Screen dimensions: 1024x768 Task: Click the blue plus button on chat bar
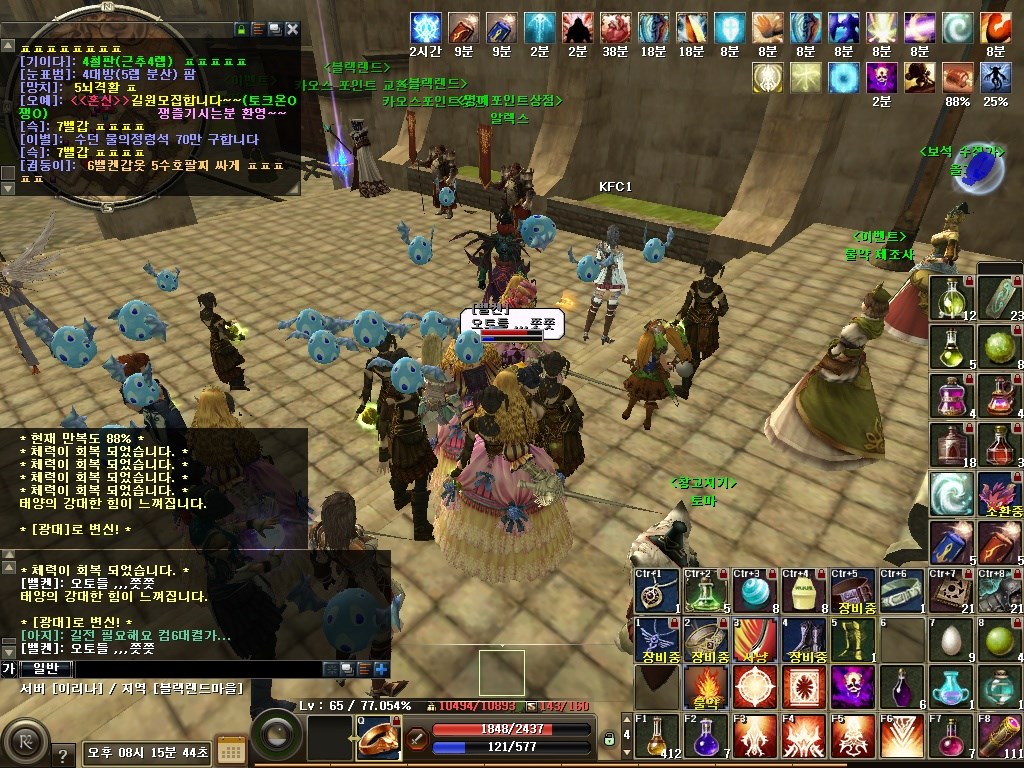click(x=381, y=668)
